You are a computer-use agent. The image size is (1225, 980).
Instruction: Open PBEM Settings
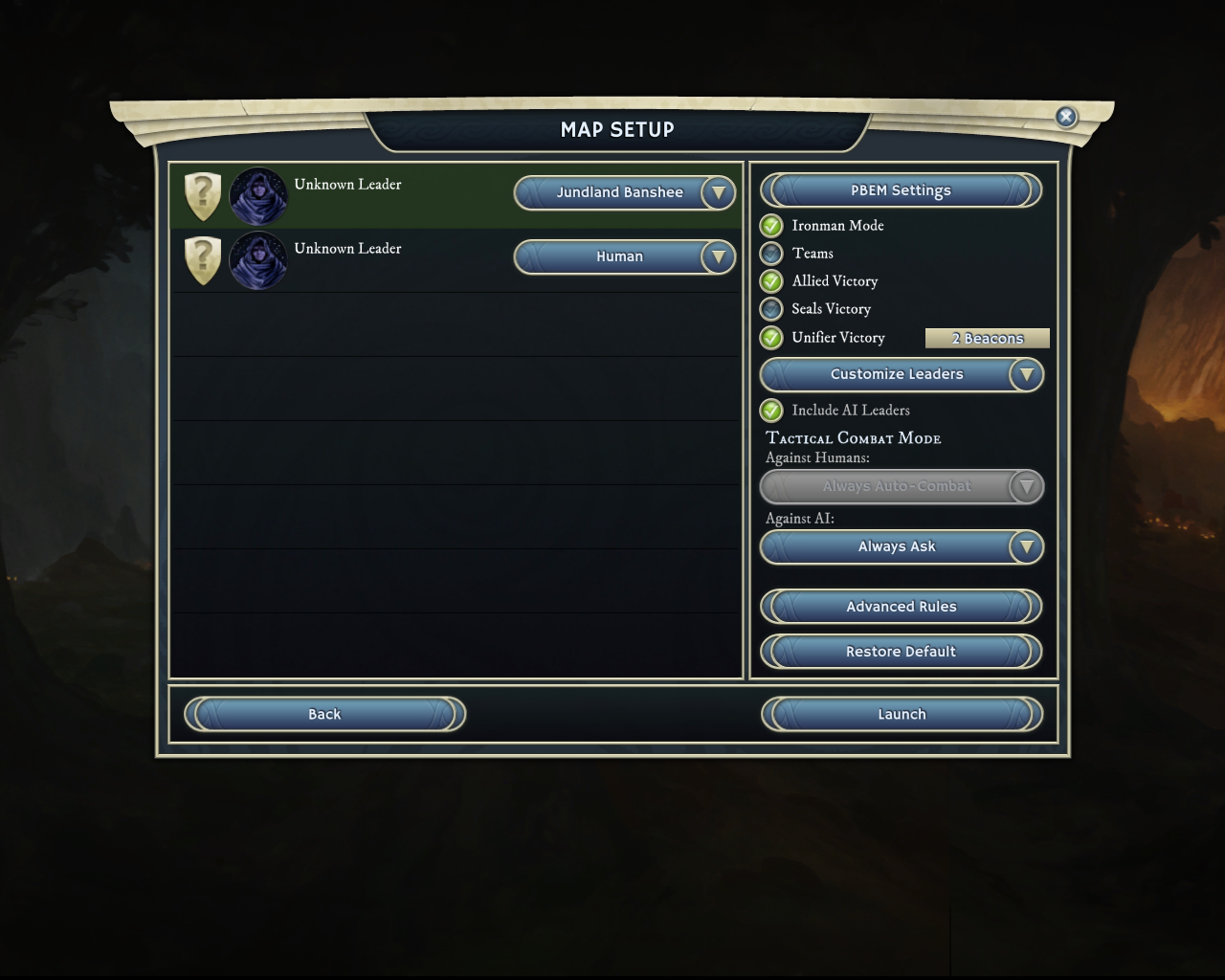tap(901, 190)
